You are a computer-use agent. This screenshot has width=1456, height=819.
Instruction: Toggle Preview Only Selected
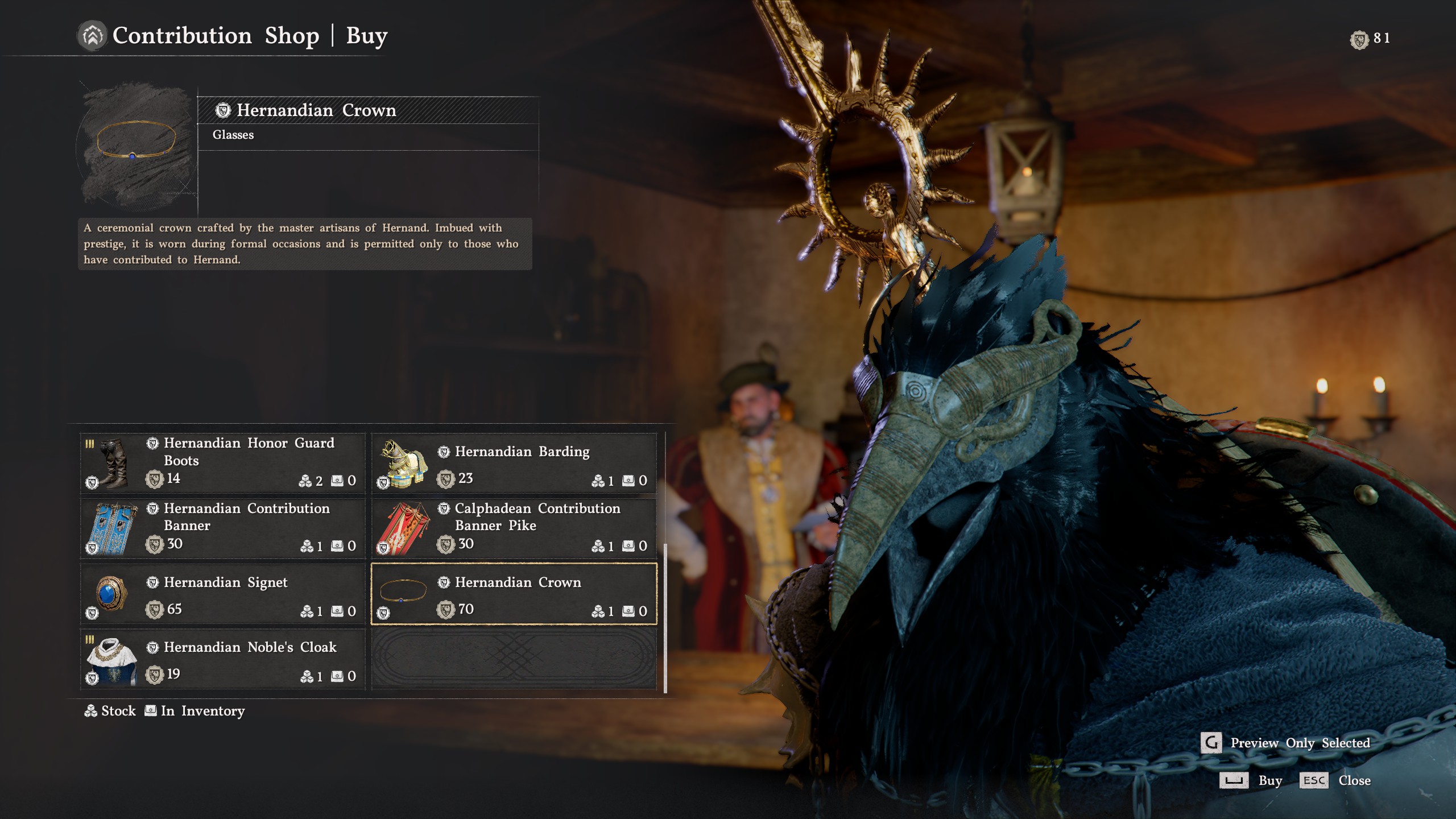click(1212, 743)
